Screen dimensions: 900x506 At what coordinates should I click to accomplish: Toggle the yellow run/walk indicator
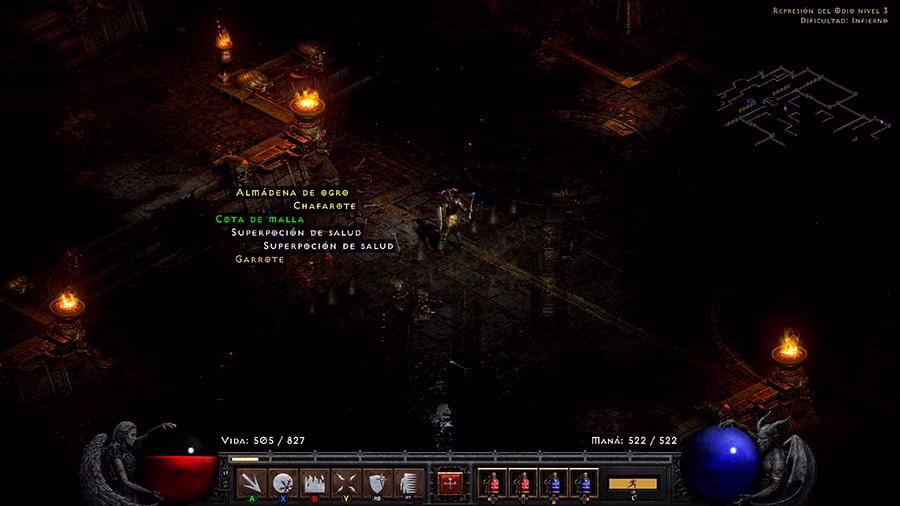633,483
